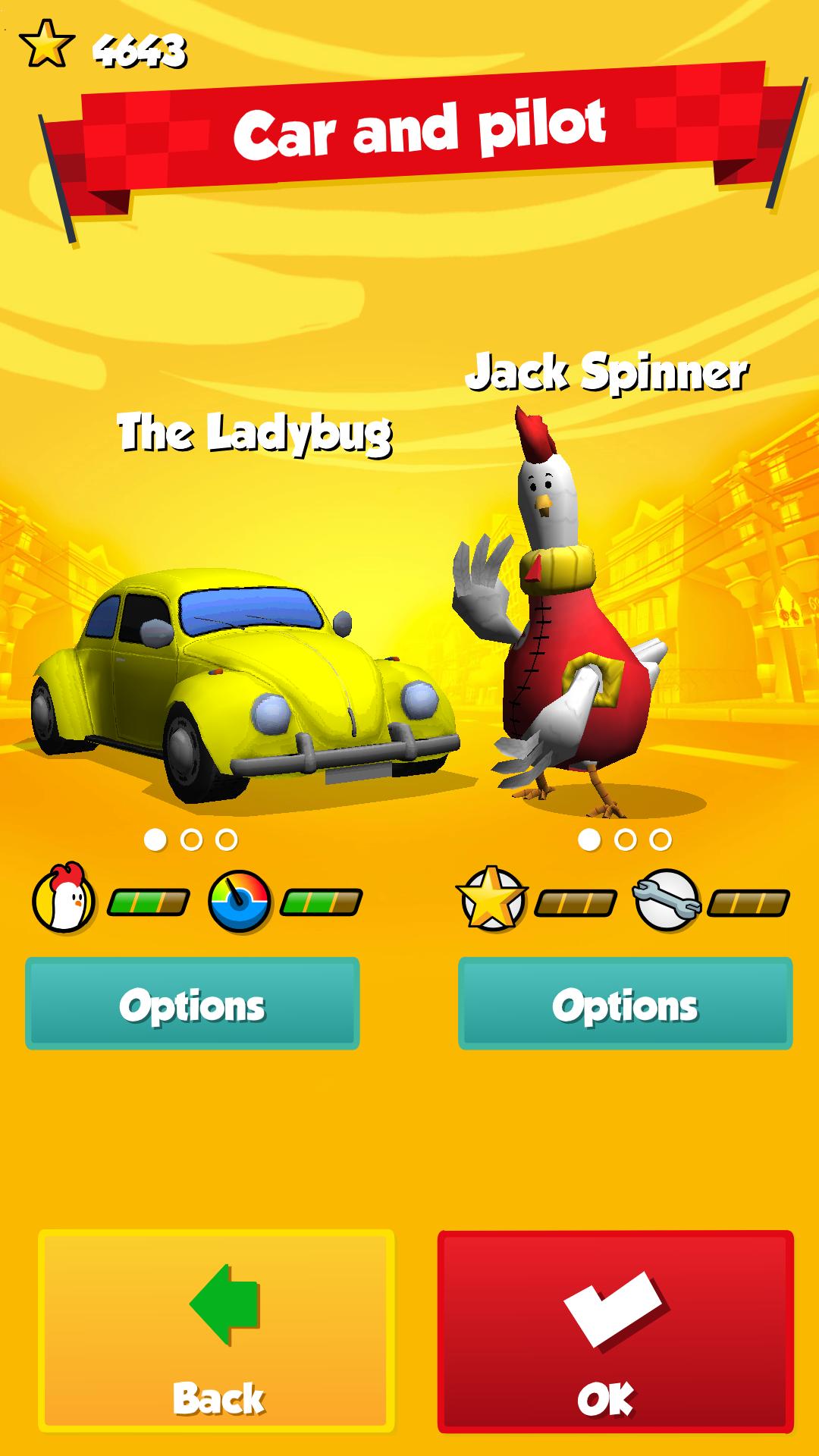Click the speedometer stat icon

coord(240,900)
